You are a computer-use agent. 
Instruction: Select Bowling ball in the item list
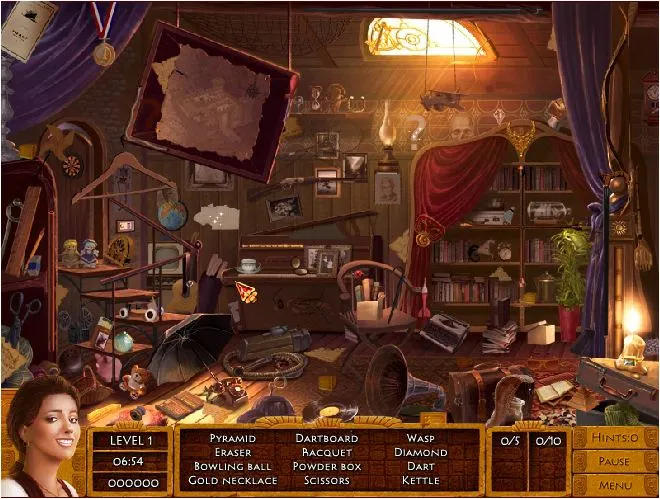[x=232, y=466]
